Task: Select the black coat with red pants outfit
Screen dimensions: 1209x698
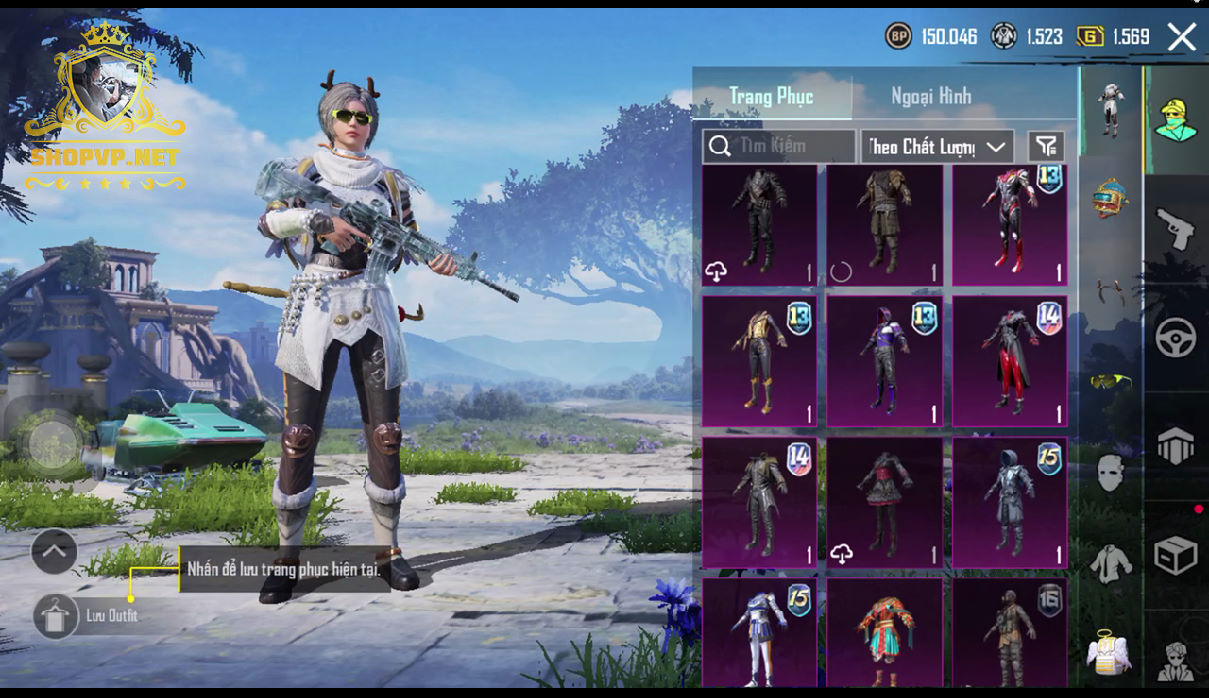Action: 1009,360
